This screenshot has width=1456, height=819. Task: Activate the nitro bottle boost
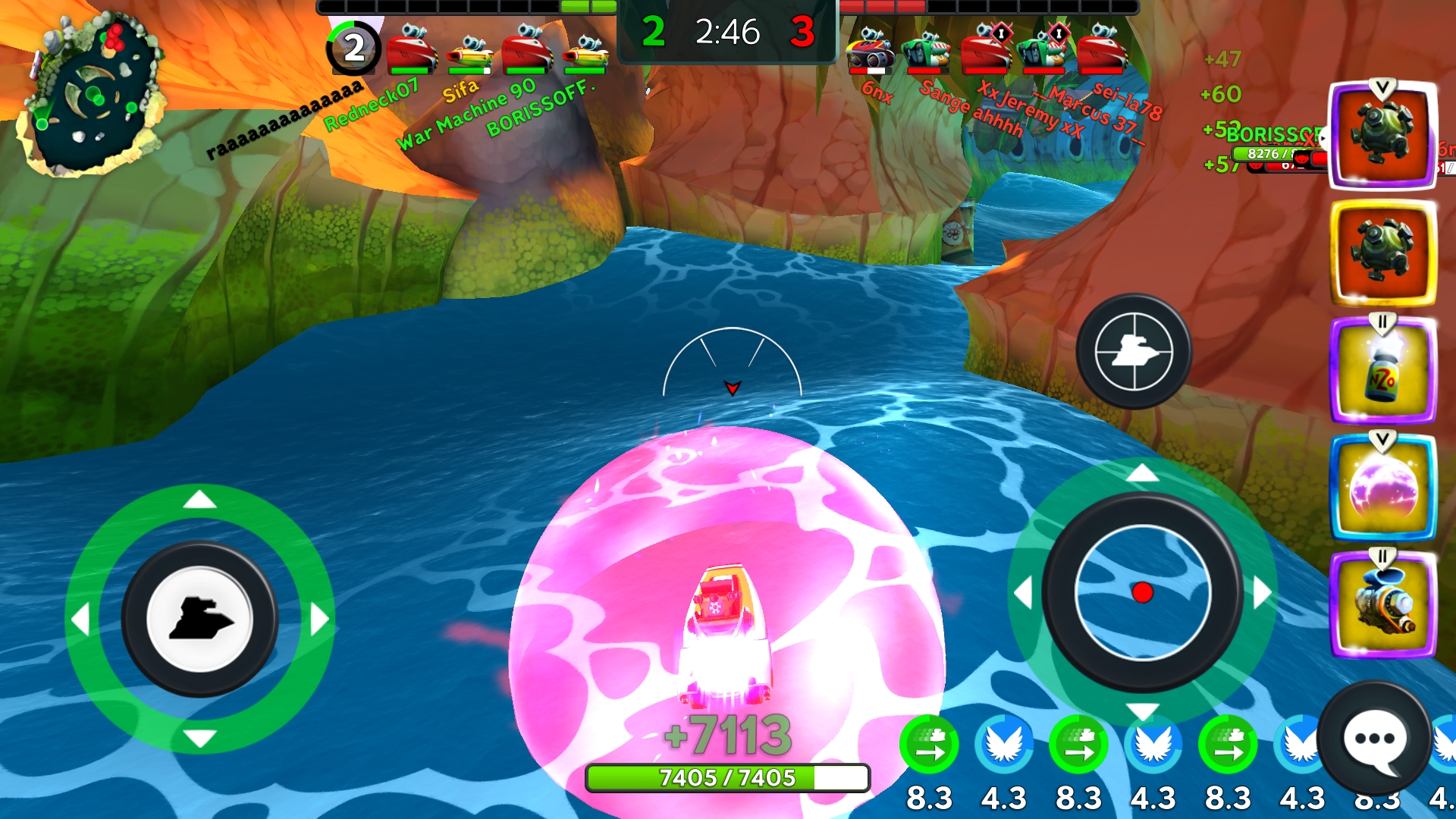(1382, 372)
